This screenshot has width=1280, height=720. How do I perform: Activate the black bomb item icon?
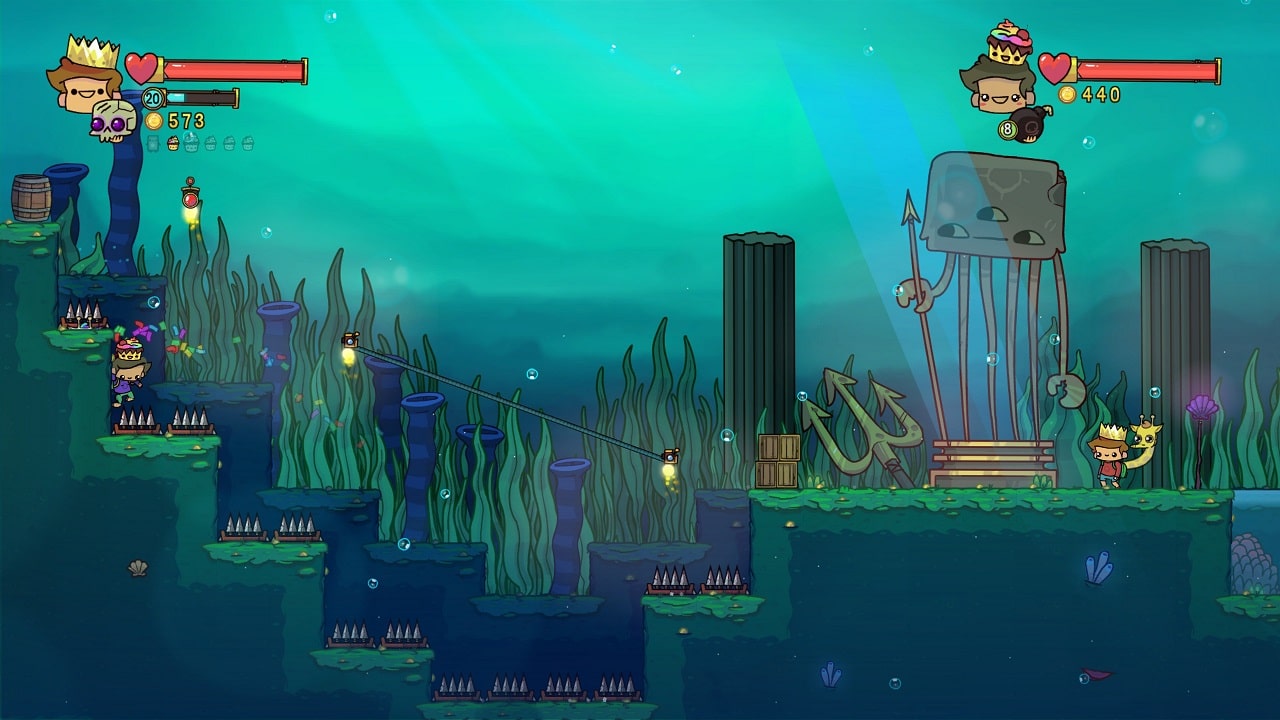(1028, 123)
